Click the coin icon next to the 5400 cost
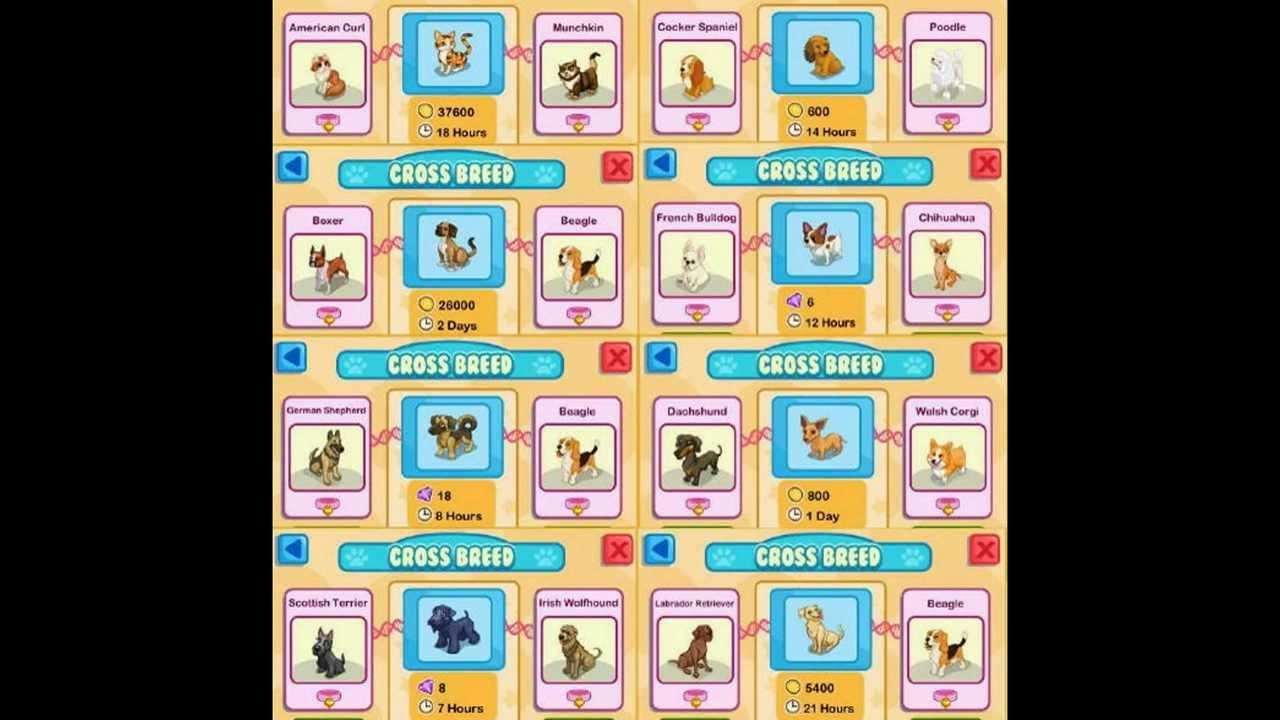The image size is (1280, 720). [x=793, y=687]
